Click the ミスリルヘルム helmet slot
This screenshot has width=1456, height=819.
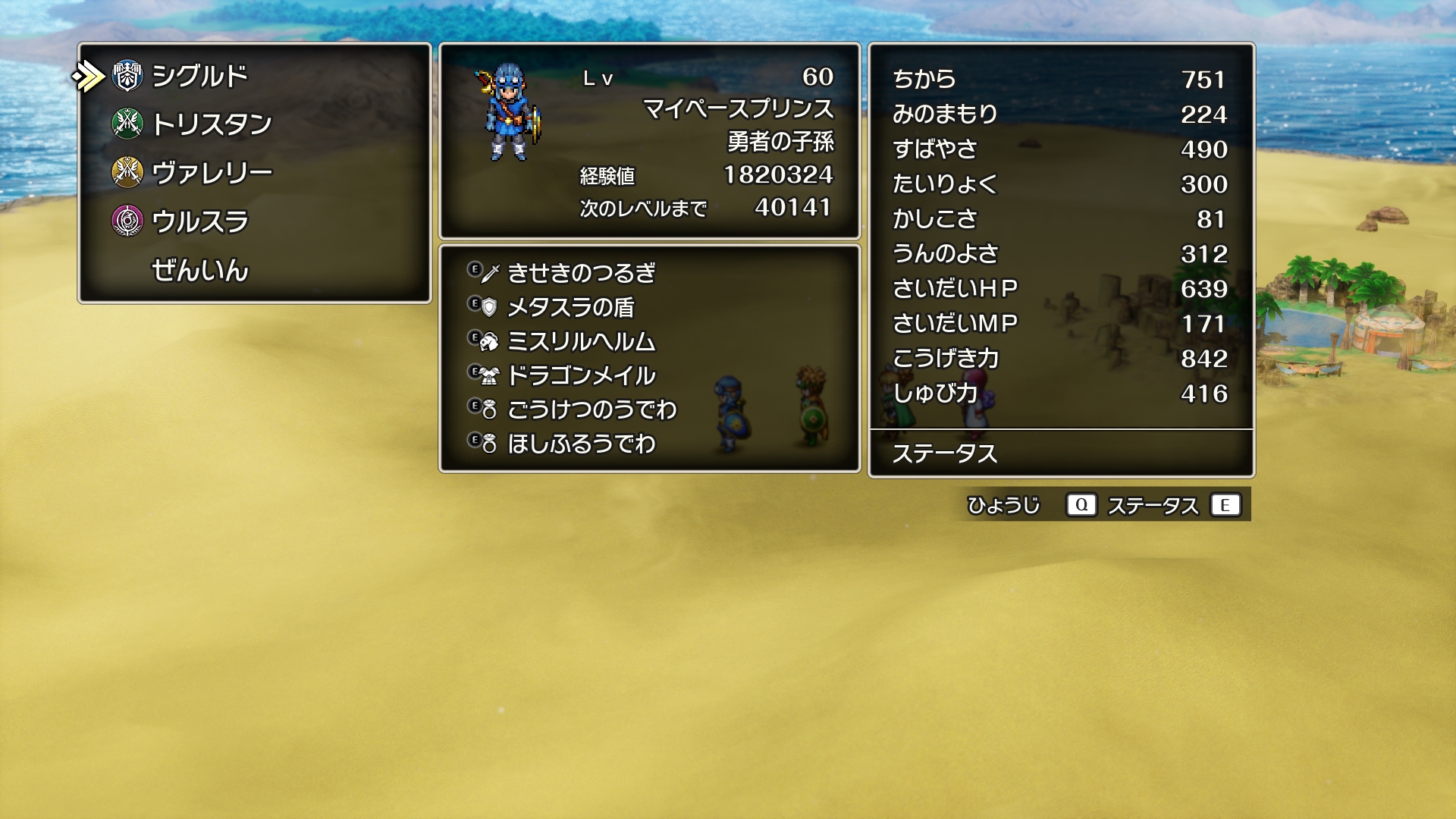pyautogui.click(x=581, y=341)
